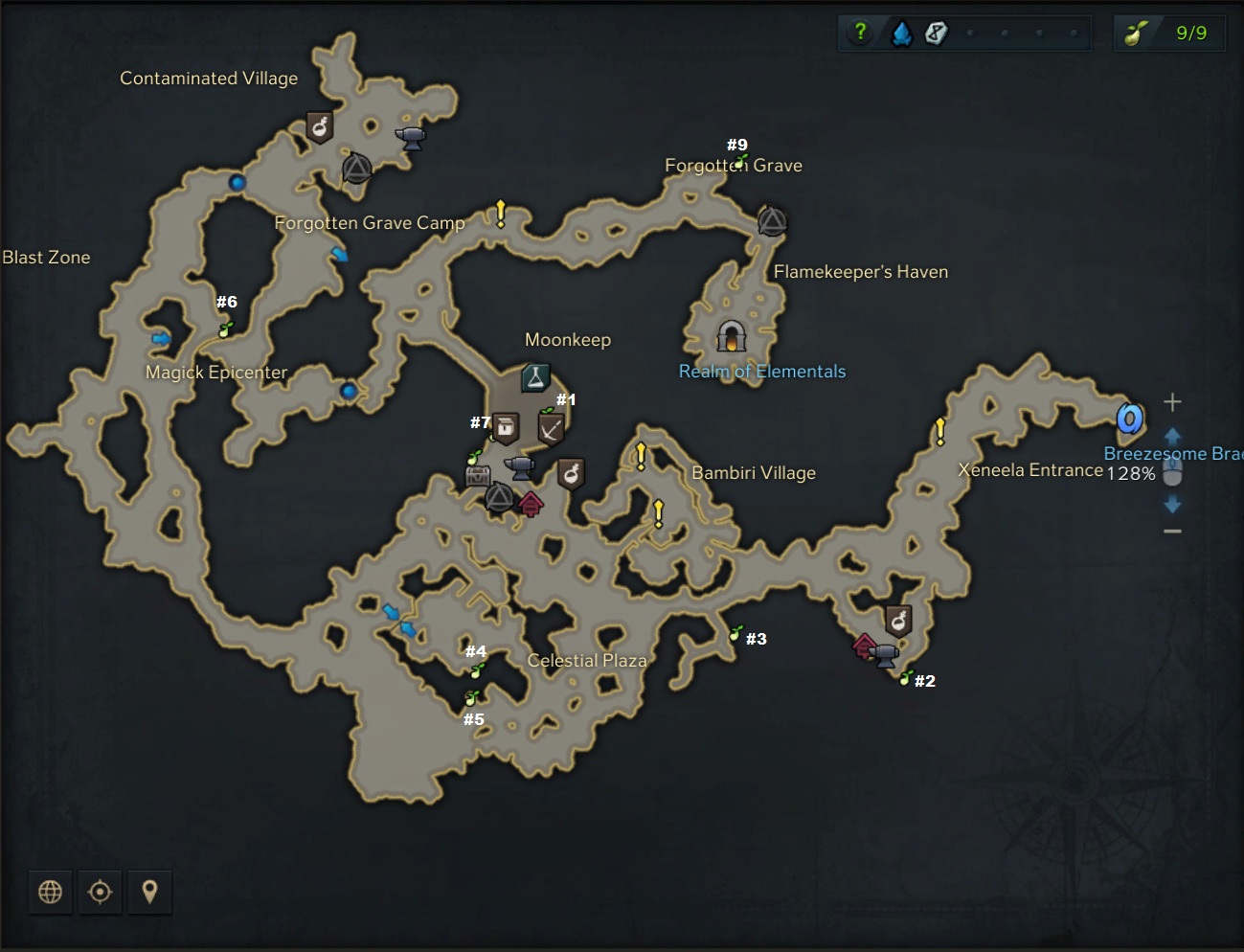Open the world map globe button
Image resolution: width=1244 pixels, height=952 pixels.
(50, 893)
